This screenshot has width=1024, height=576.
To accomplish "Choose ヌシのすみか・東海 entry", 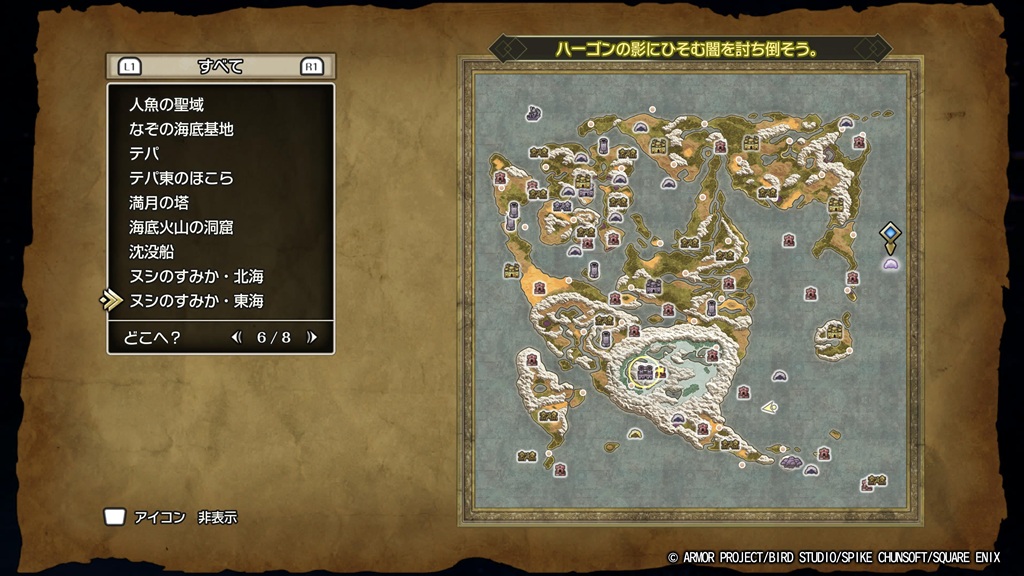I will [196, 301].
